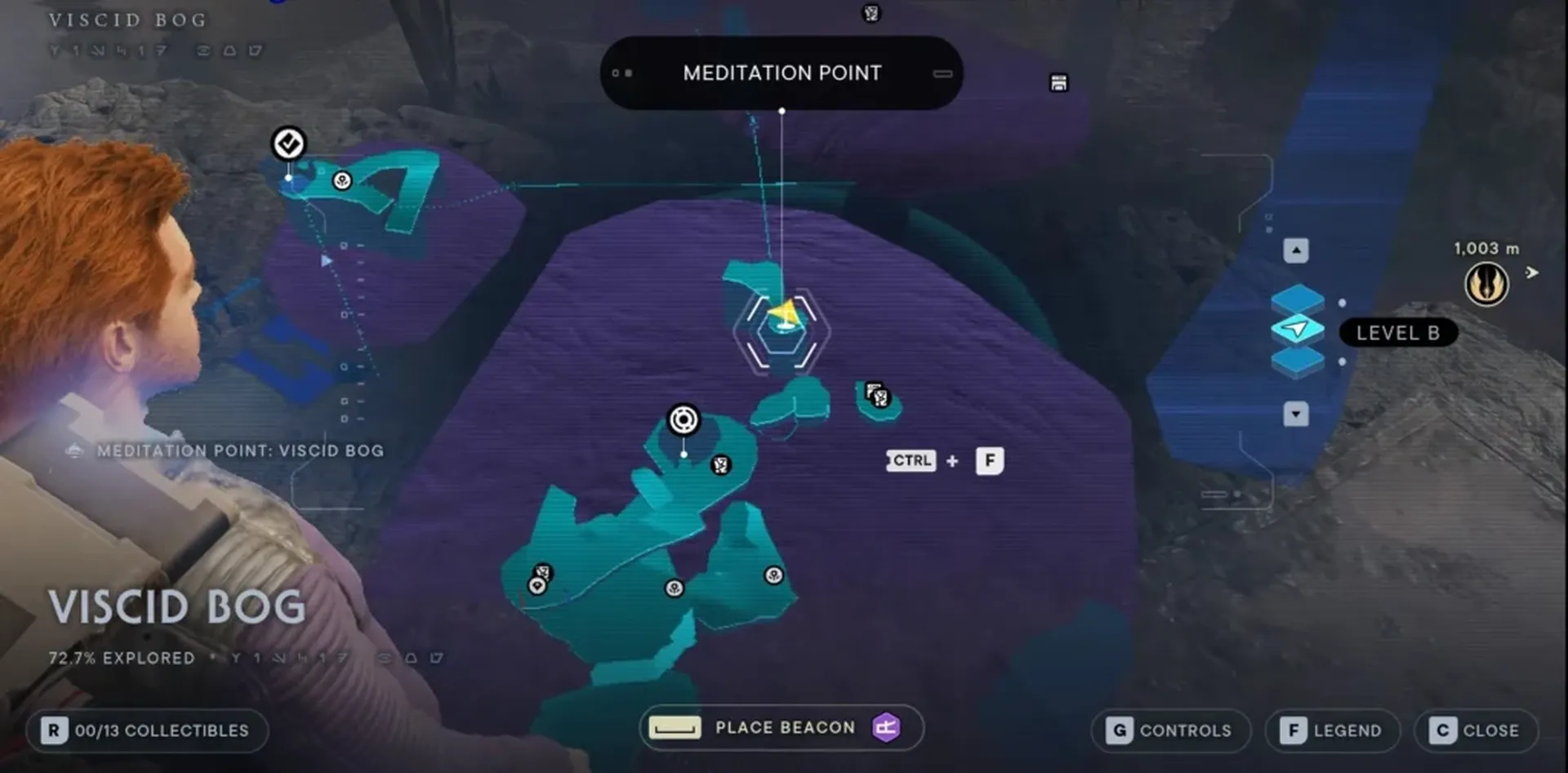Select the Jedi emblem distance marker

(1486, 285)
